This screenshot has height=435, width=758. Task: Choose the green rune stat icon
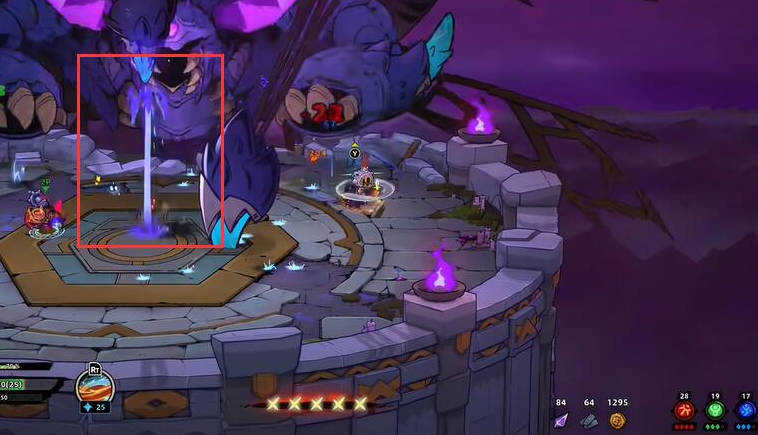click(x=715, y=411)
